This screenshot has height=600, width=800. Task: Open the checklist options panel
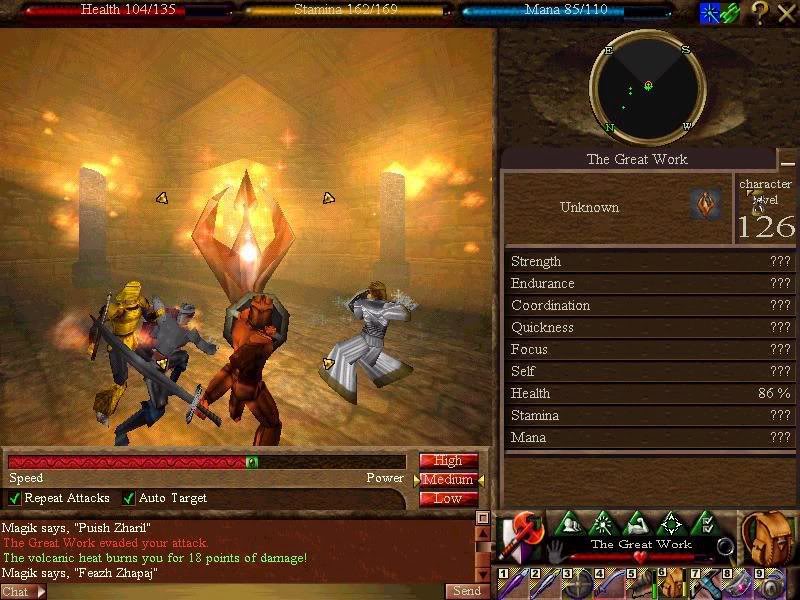(x=705, y=524)
